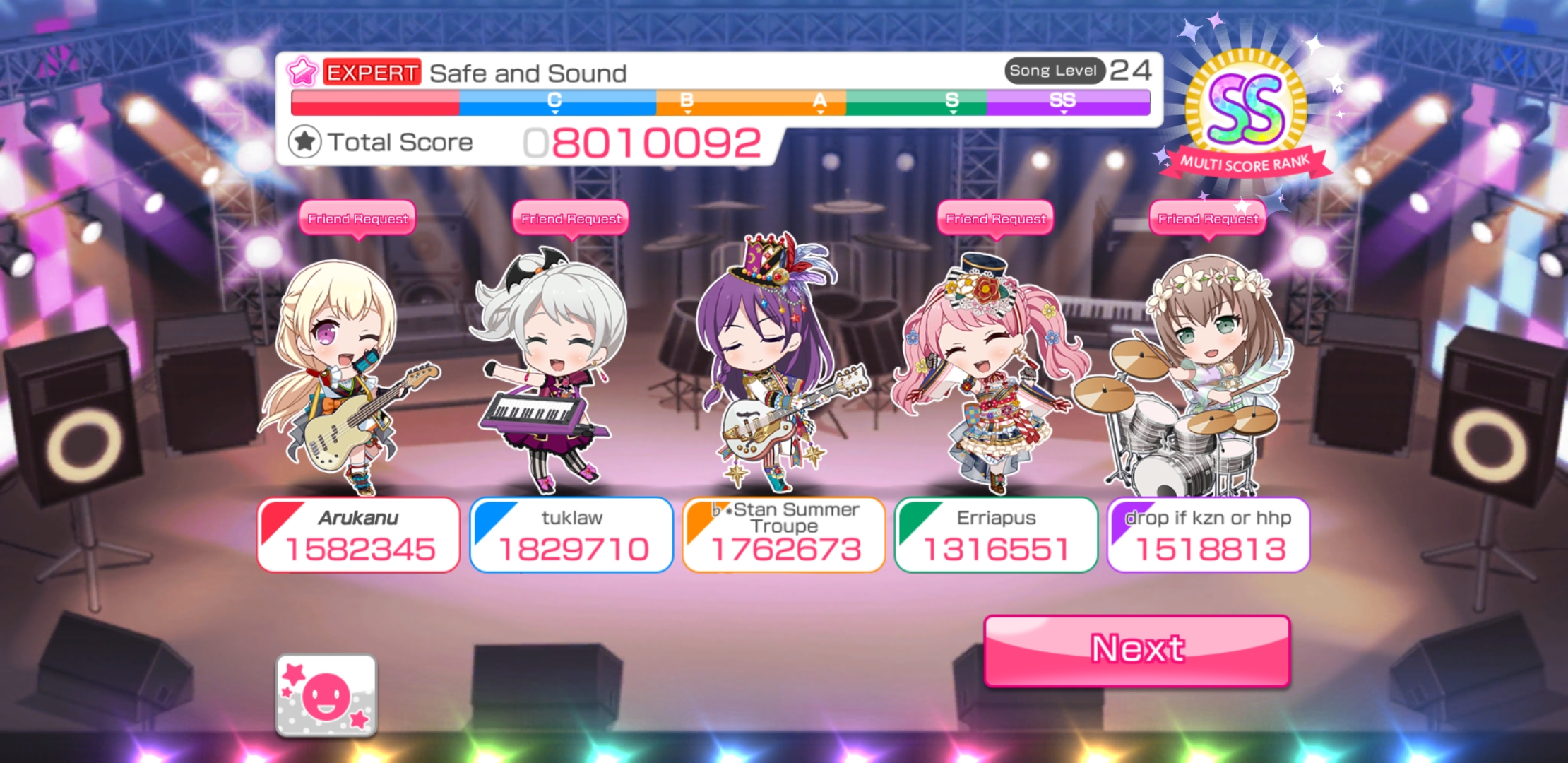Screen dimensions: 1568x763
Task: Select Erriapus's score panel
Action: click(x=996, y=535)
